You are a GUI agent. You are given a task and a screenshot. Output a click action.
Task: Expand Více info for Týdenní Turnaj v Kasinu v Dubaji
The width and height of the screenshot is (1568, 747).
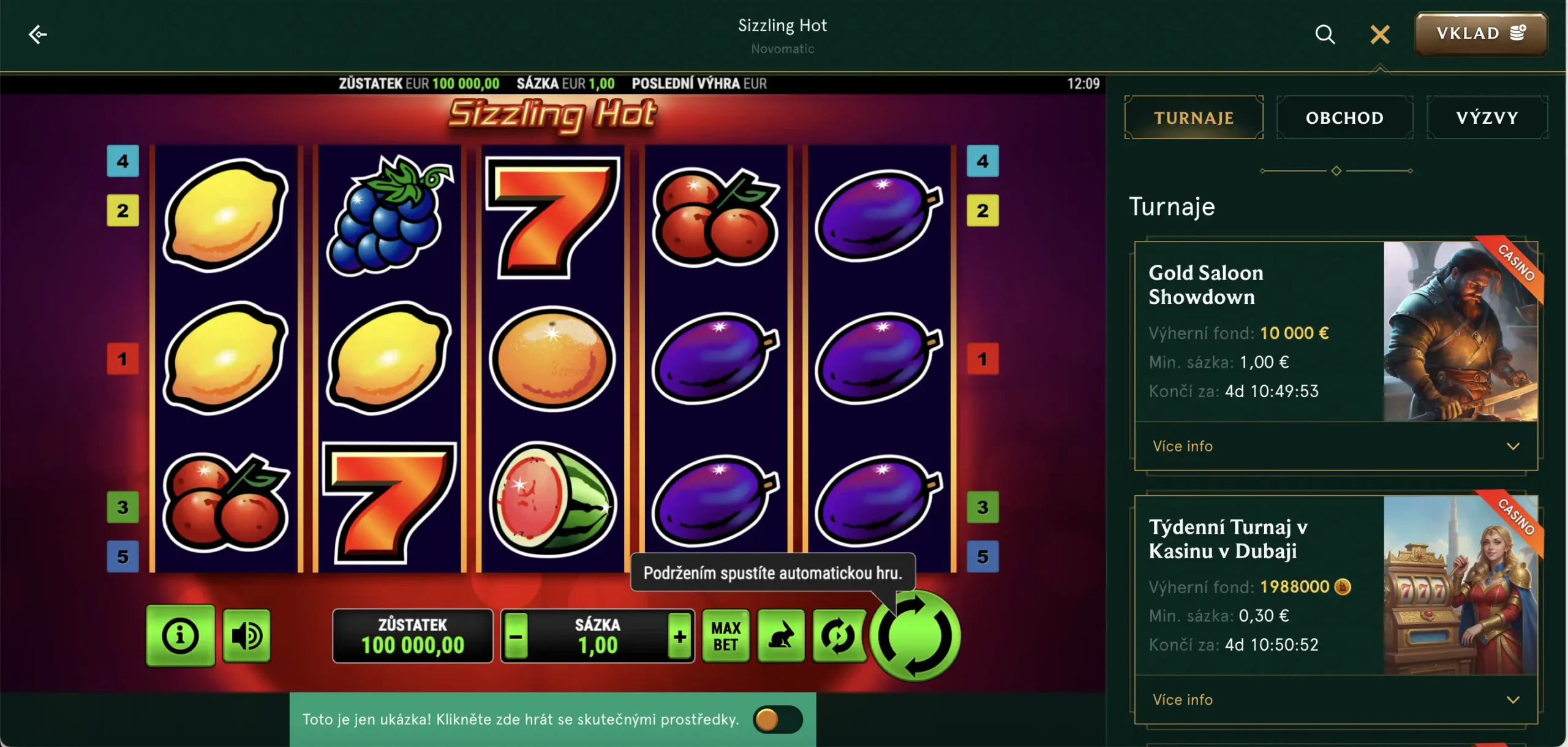(x=1335, y=700)
